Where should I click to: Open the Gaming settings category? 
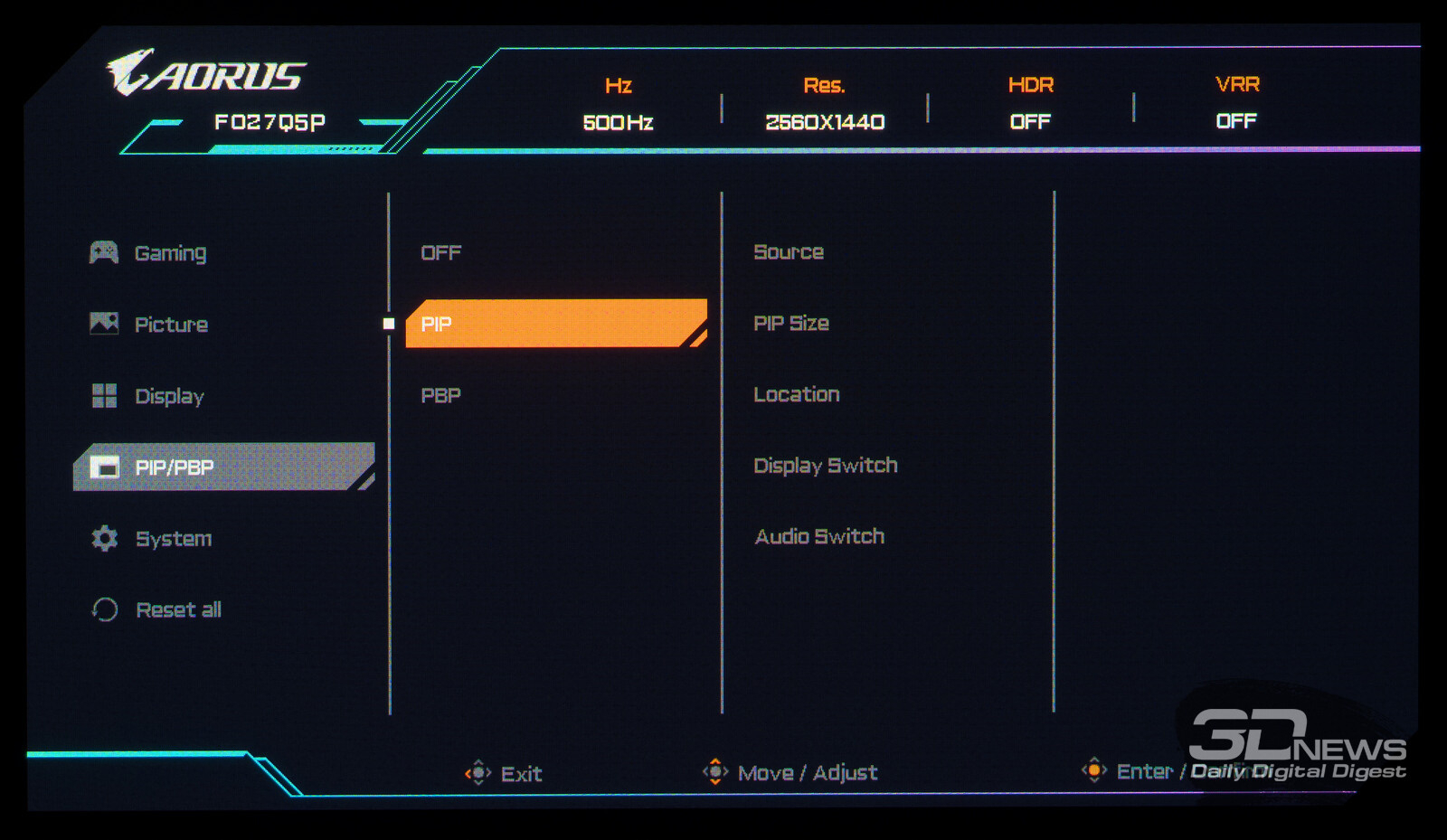click(170, 253)
